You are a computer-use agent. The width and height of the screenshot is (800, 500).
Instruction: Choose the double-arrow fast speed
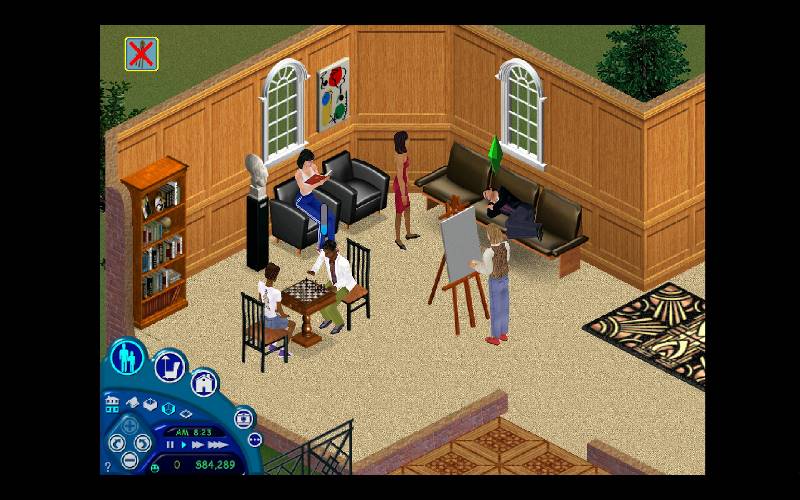(198, 444)
